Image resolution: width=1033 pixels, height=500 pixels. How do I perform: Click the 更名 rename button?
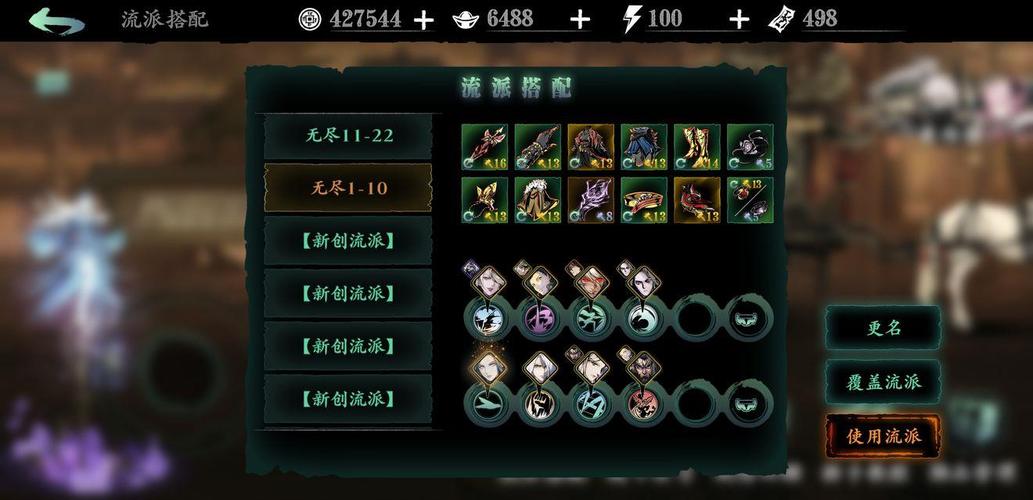click(883, 328)
